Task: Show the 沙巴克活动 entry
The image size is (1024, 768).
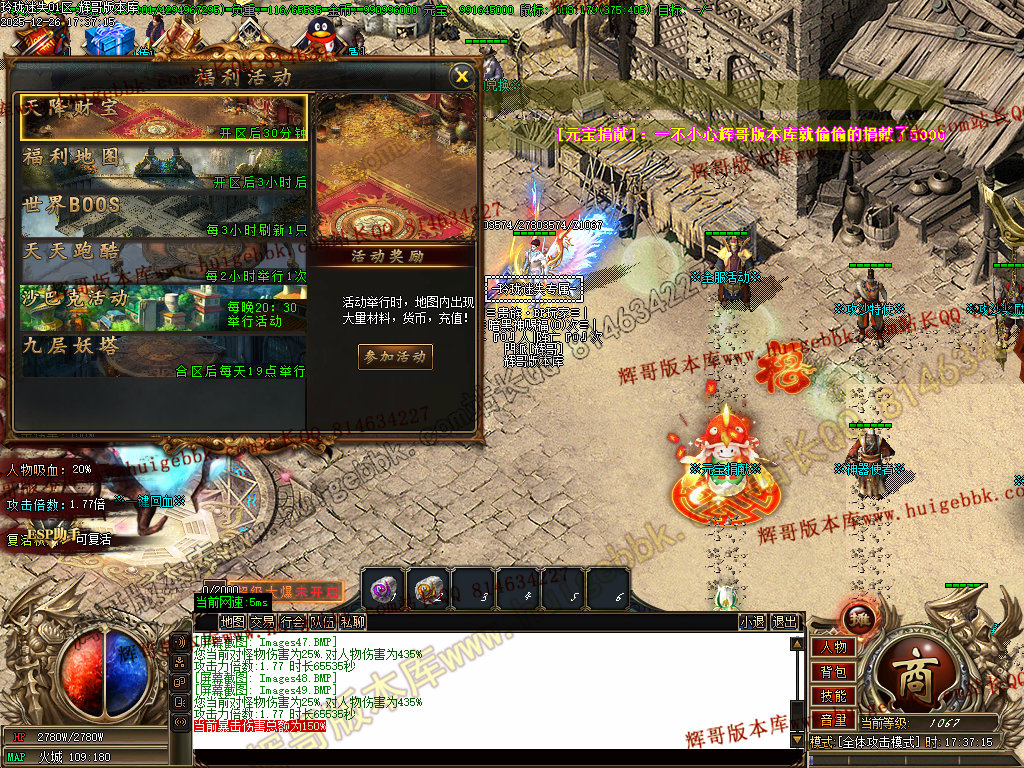Action: point(164,308)
